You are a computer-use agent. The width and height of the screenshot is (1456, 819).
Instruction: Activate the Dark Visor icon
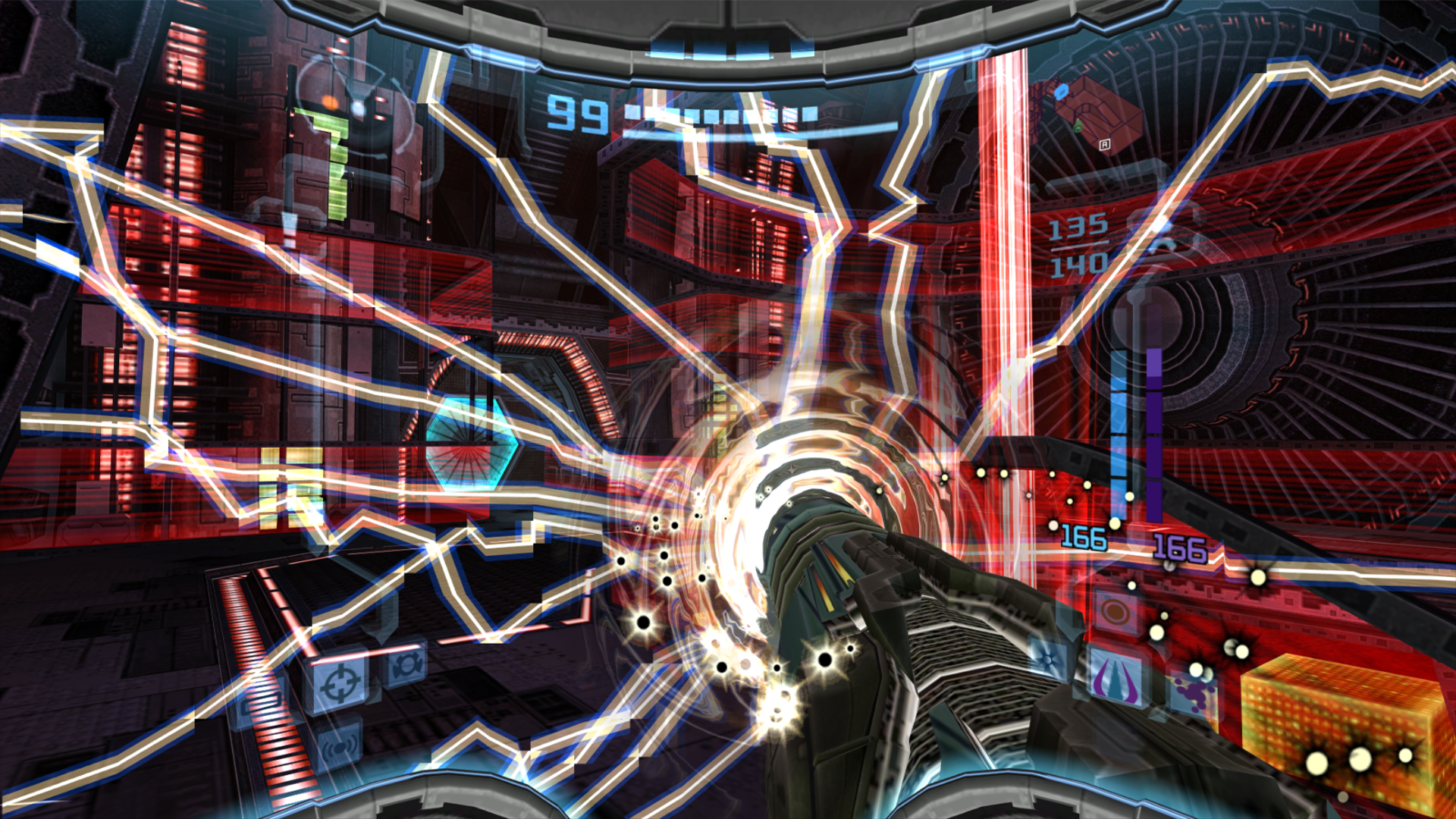point(406,666)
